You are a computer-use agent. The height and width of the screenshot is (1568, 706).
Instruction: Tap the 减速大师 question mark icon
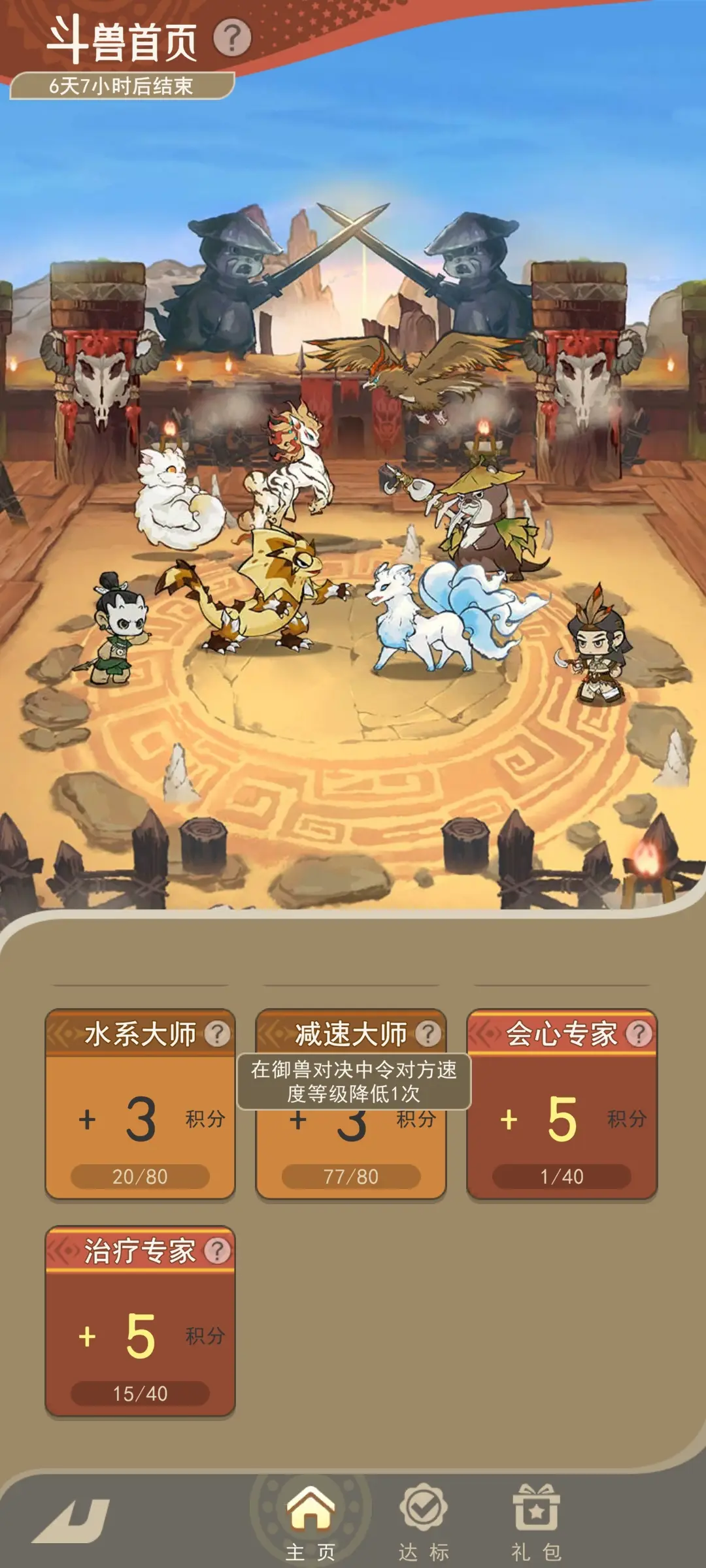(x=429, y=1034)
